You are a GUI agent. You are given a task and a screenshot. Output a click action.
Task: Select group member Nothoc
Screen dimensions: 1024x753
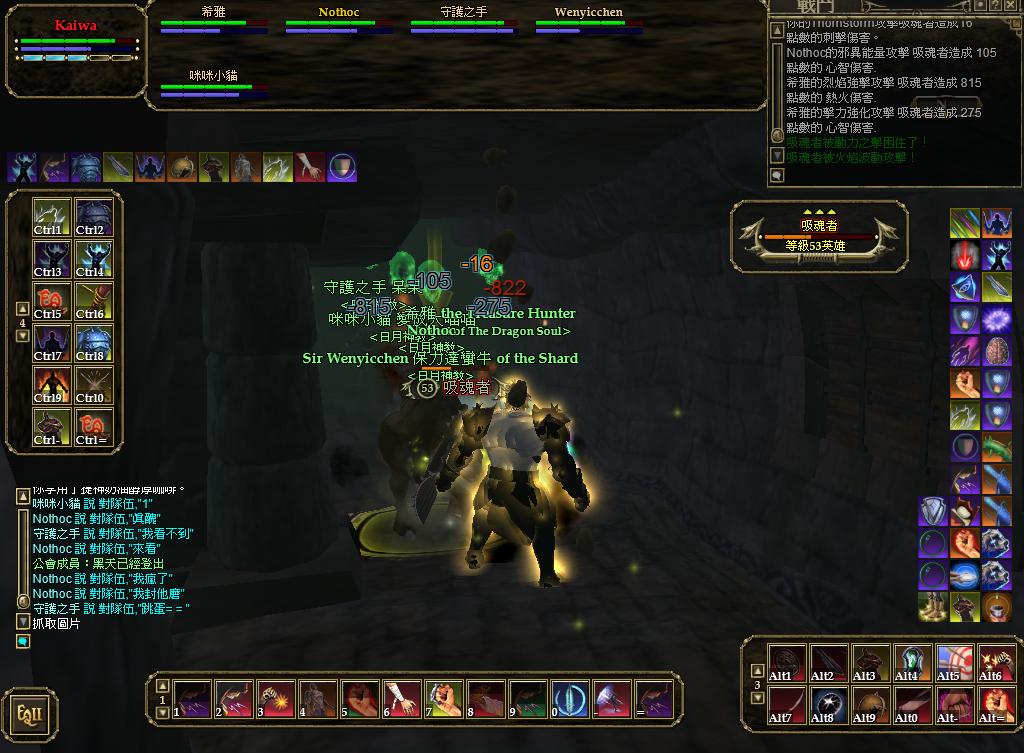(x=338, y=19)
